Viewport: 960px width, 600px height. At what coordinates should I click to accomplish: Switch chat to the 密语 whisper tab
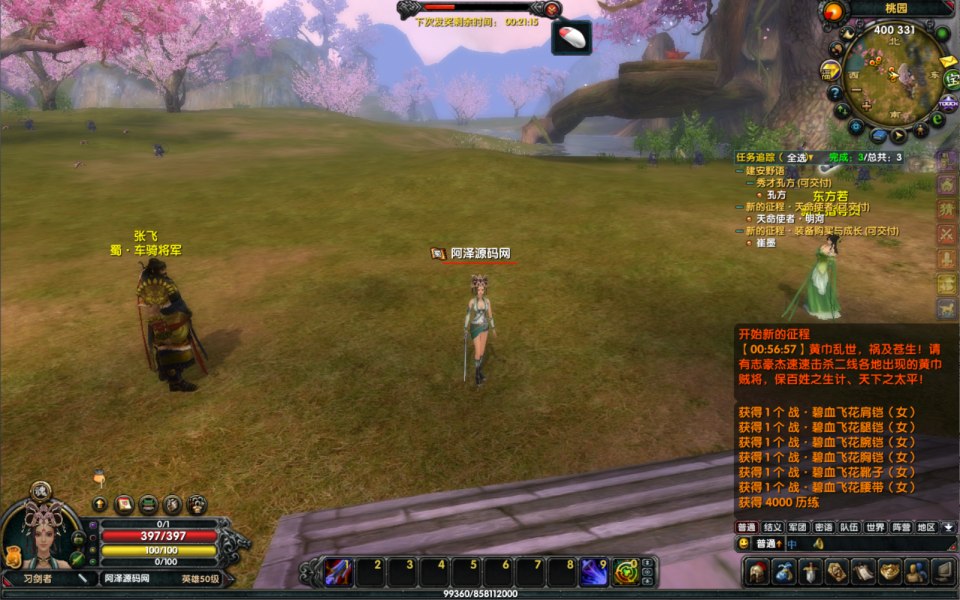click(823, 527)
